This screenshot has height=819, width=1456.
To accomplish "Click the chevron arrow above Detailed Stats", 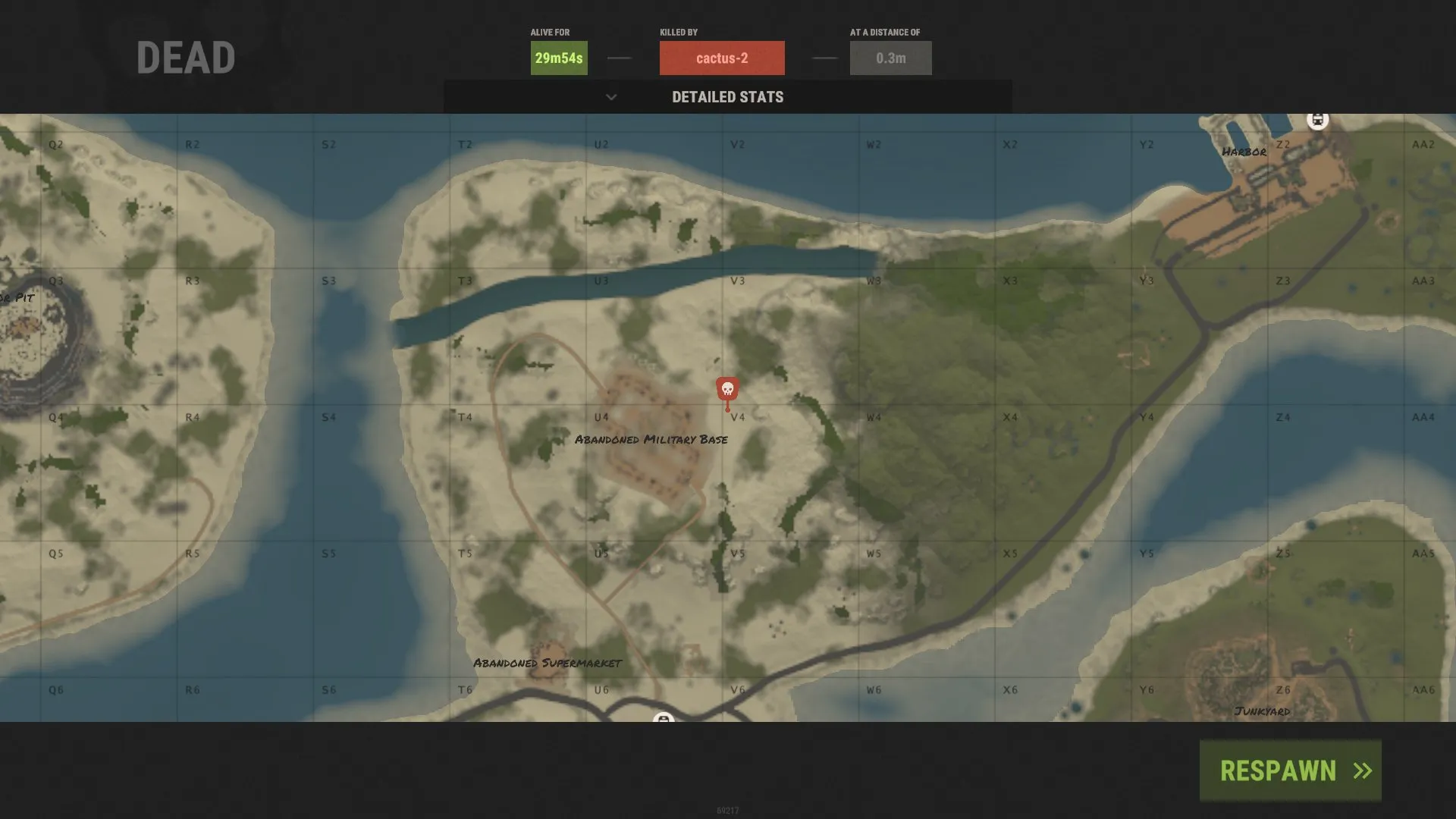I will coord(611,97).
